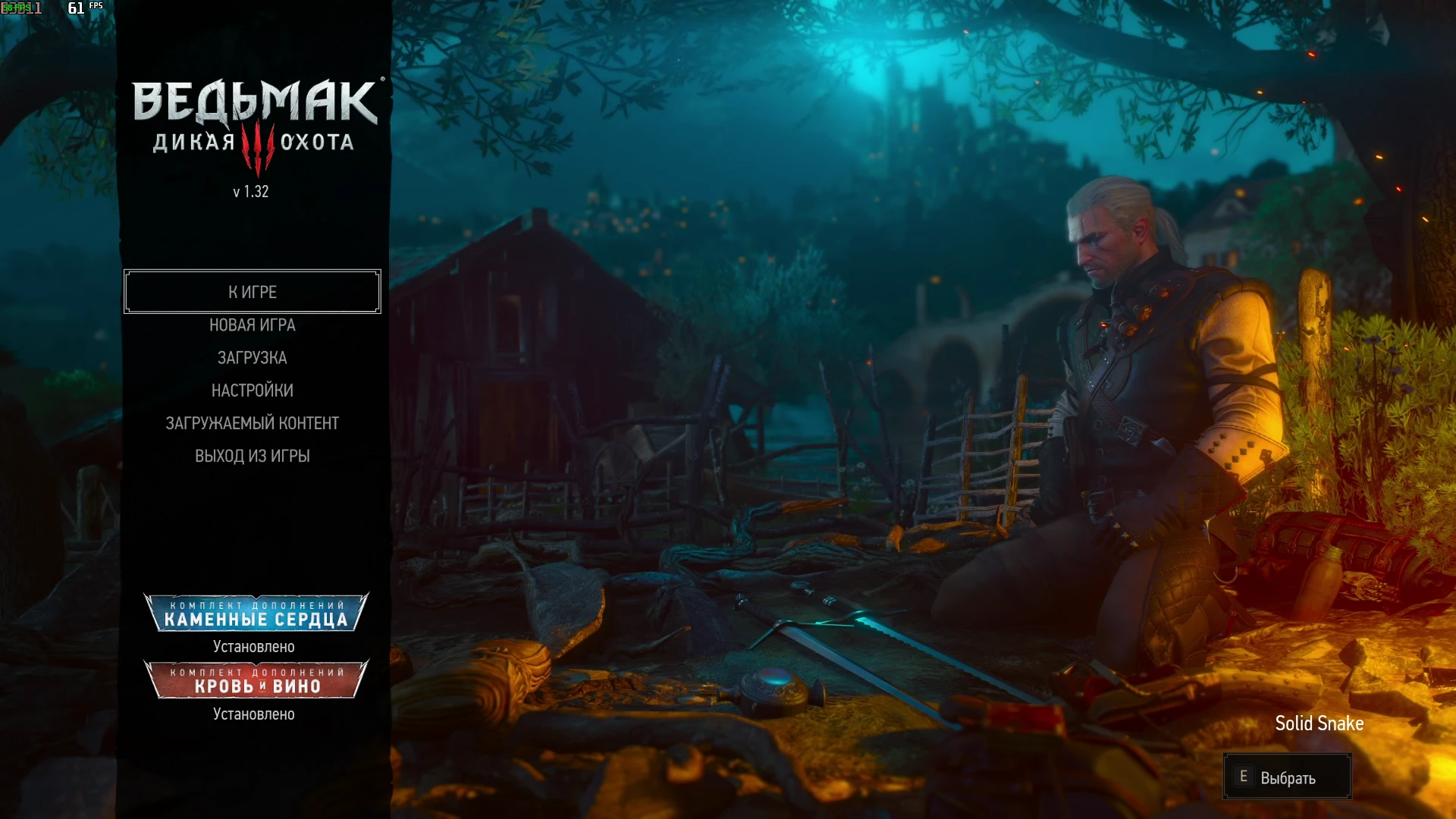This screenshot has height=819, width=1456.
Task: Click the 'Solid Snake' profile name
Action: click(1319, 723)
